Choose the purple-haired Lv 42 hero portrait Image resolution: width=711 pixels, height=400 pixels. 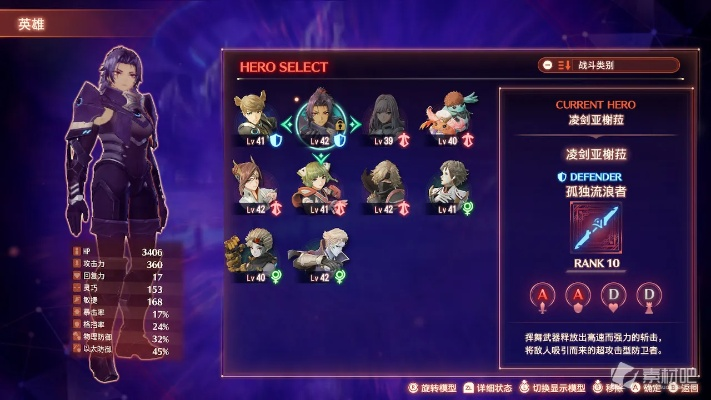point(320,120)
